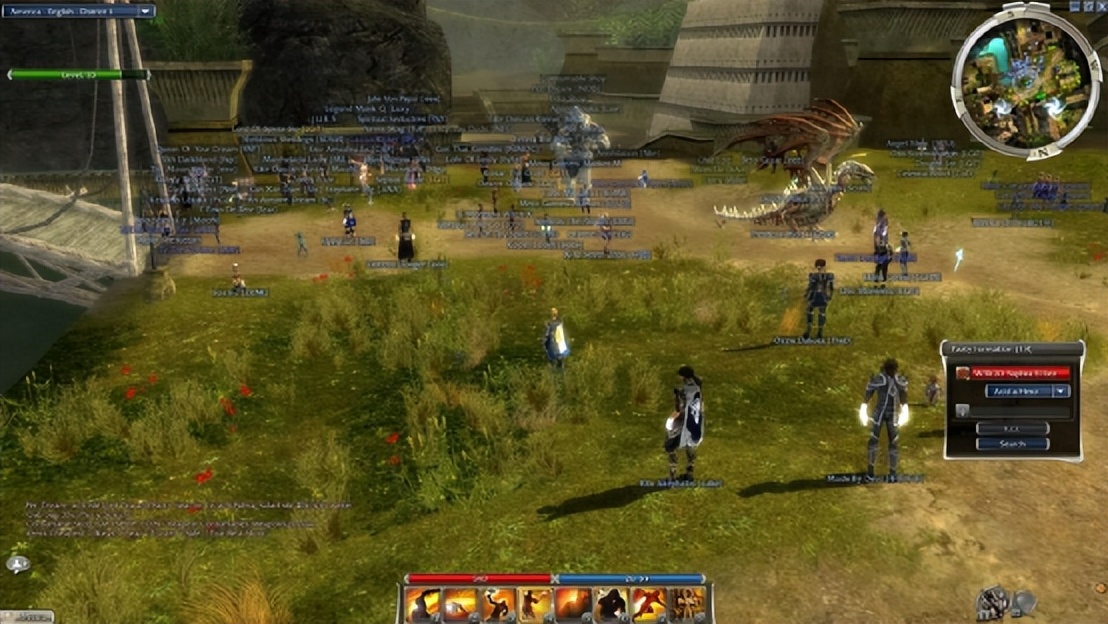Screen dimensions: 1108x624
Task: Click the circular compass minimap
Action: point(1025,81)
